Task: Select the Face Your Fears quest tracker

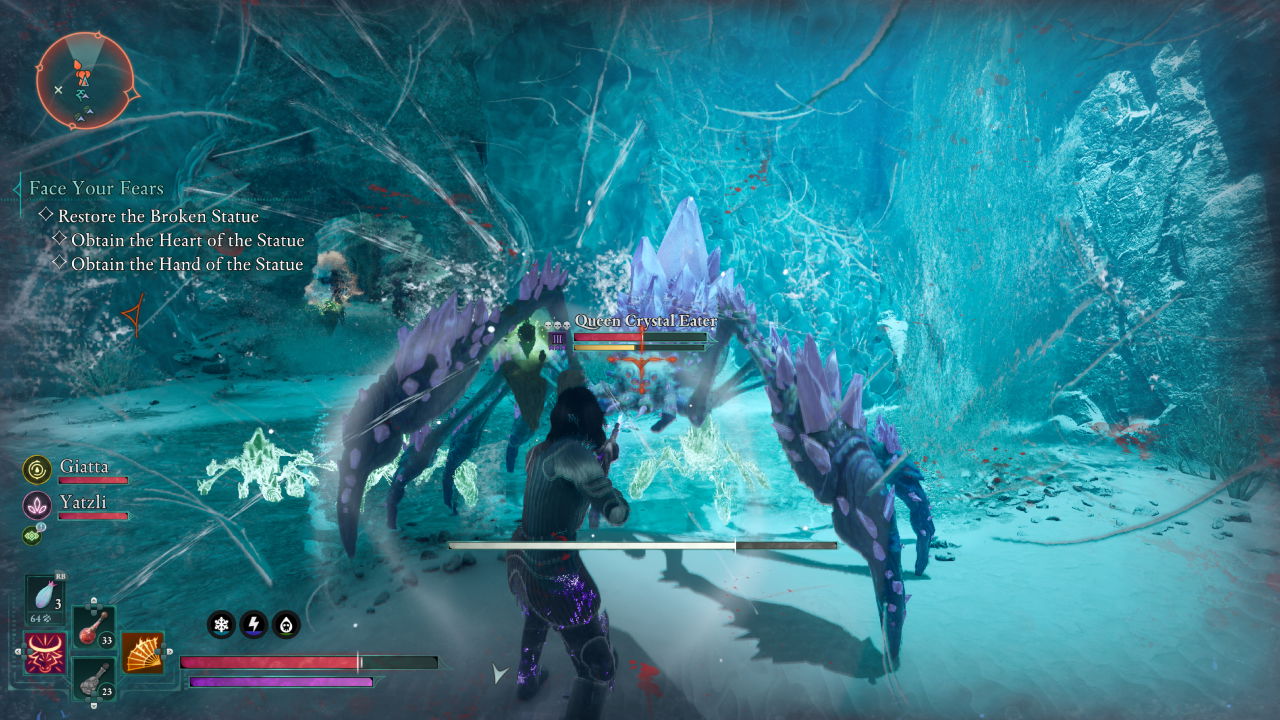Action: tap(96, 188)
